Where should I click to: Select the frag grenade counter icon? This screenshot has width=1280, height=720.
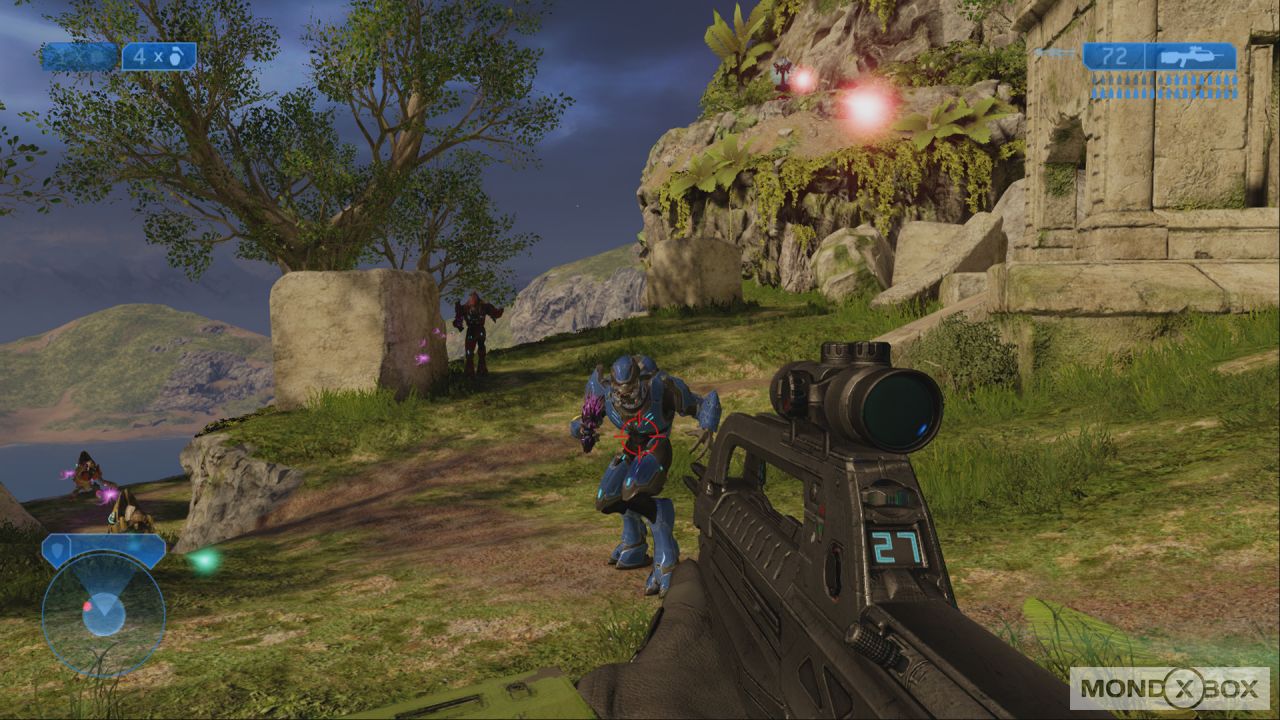click(159, 57)
